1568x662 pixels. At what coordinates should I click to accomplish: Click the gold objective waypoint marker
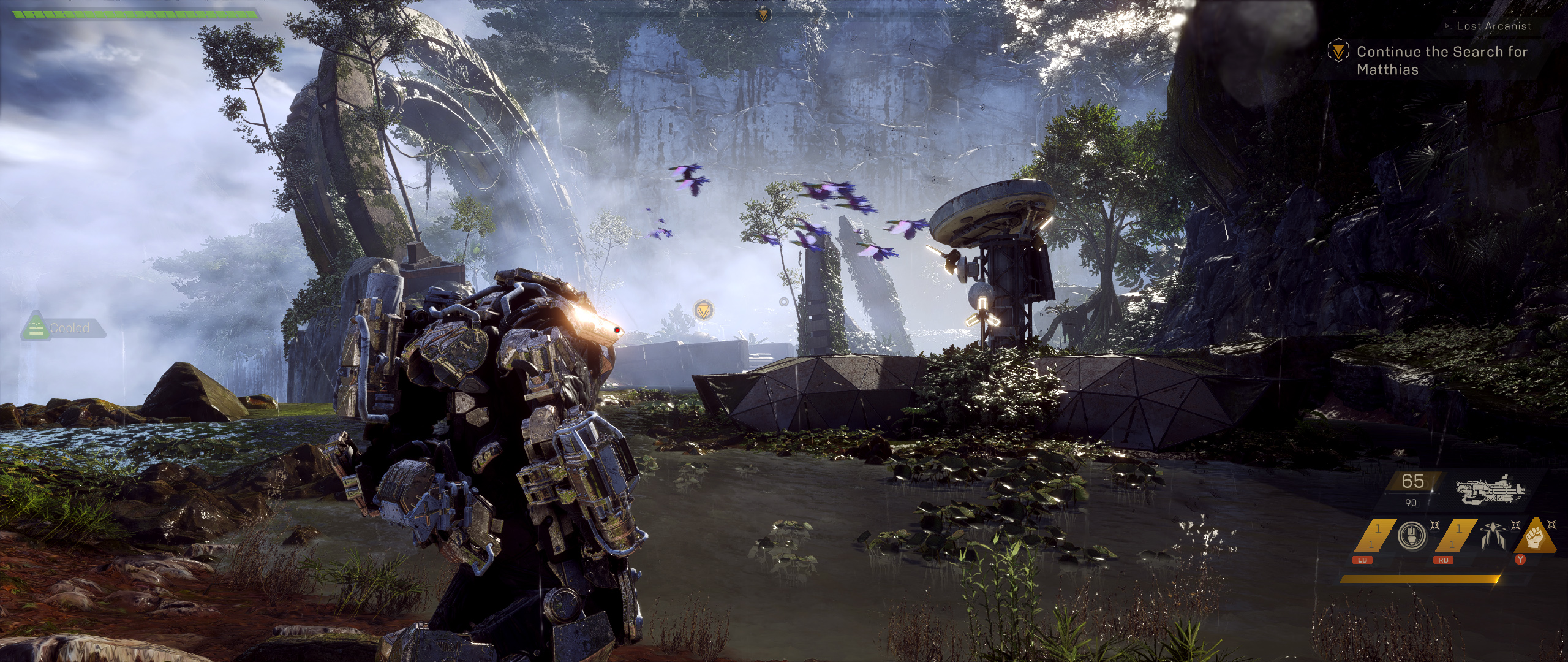point(704,310)
